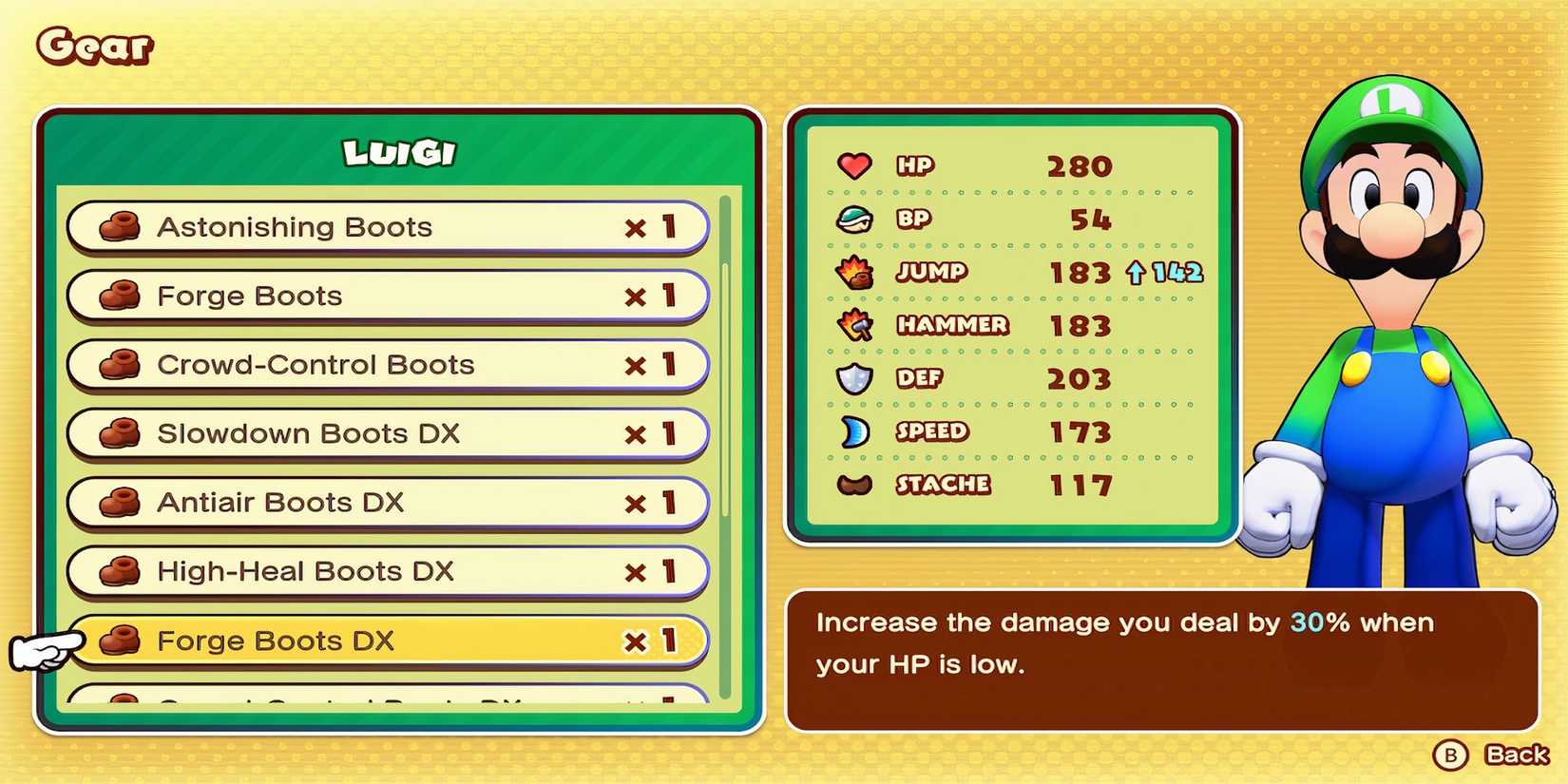This screenshot has height=784, width=1568.
Task: Select the Forge Boots DX gear entry
Action: [380, 640]
